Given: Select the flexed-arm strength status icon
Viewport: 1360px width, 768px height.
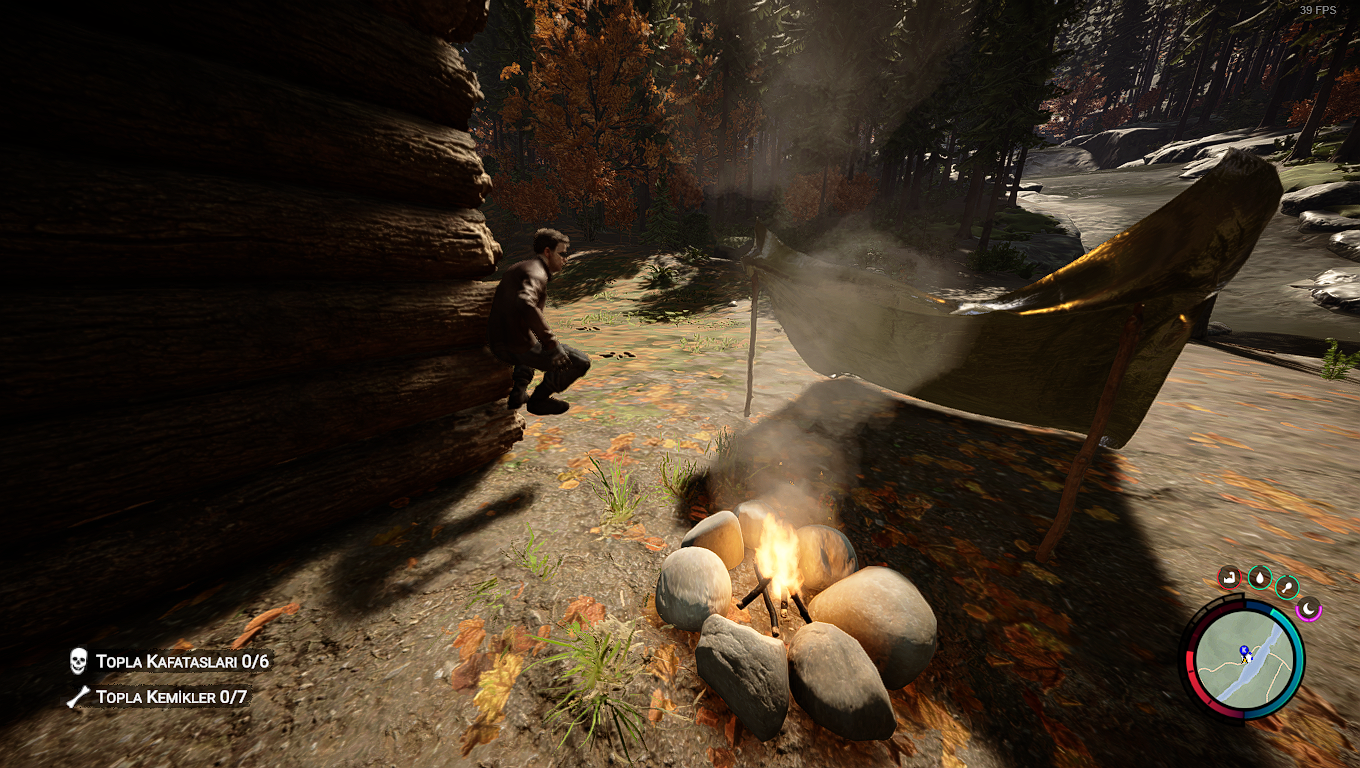Looking at the screenshot, I should (x=1229, y=577).
